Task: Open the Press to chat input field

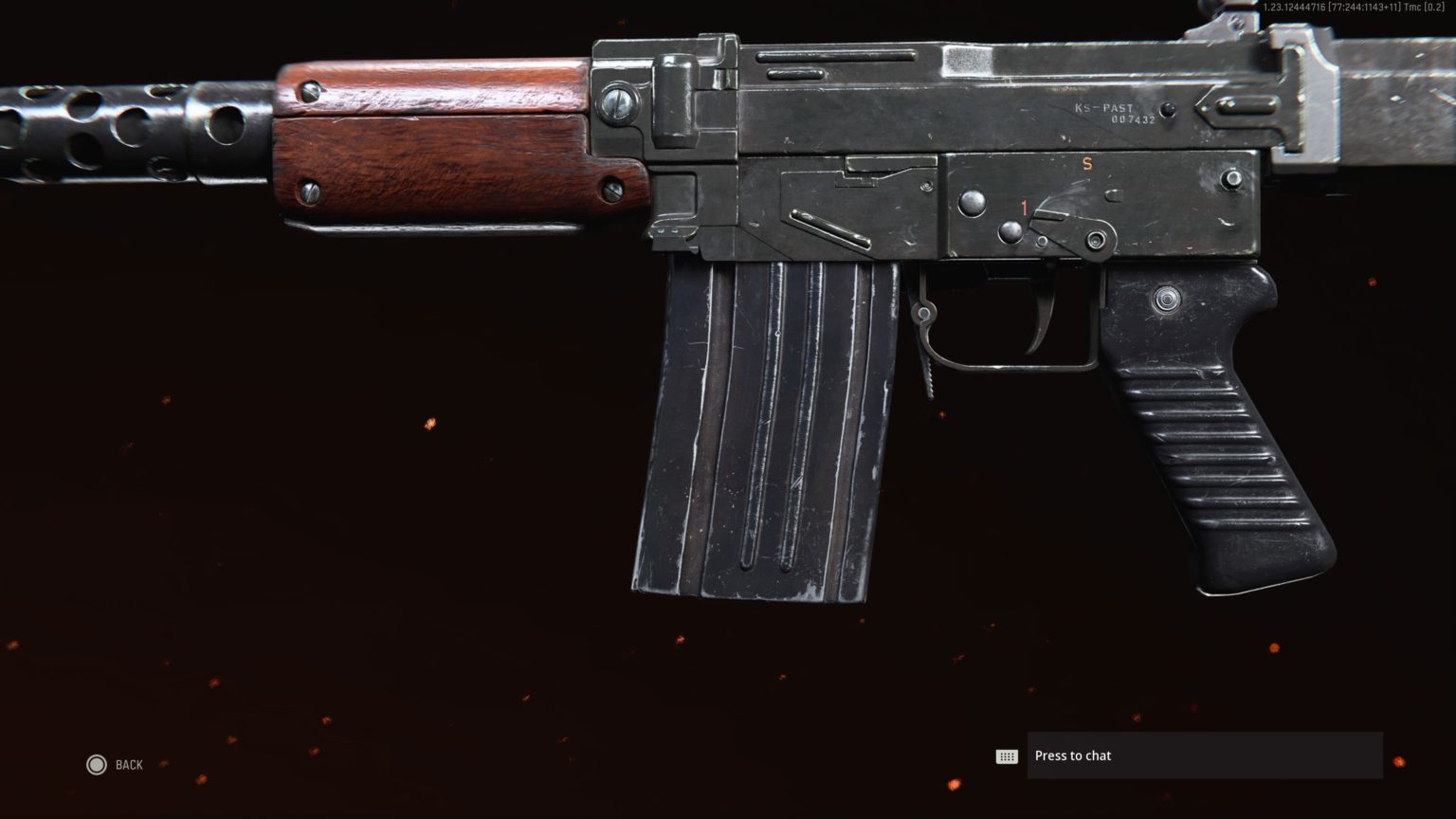Action: click(x=1204, y=755)
